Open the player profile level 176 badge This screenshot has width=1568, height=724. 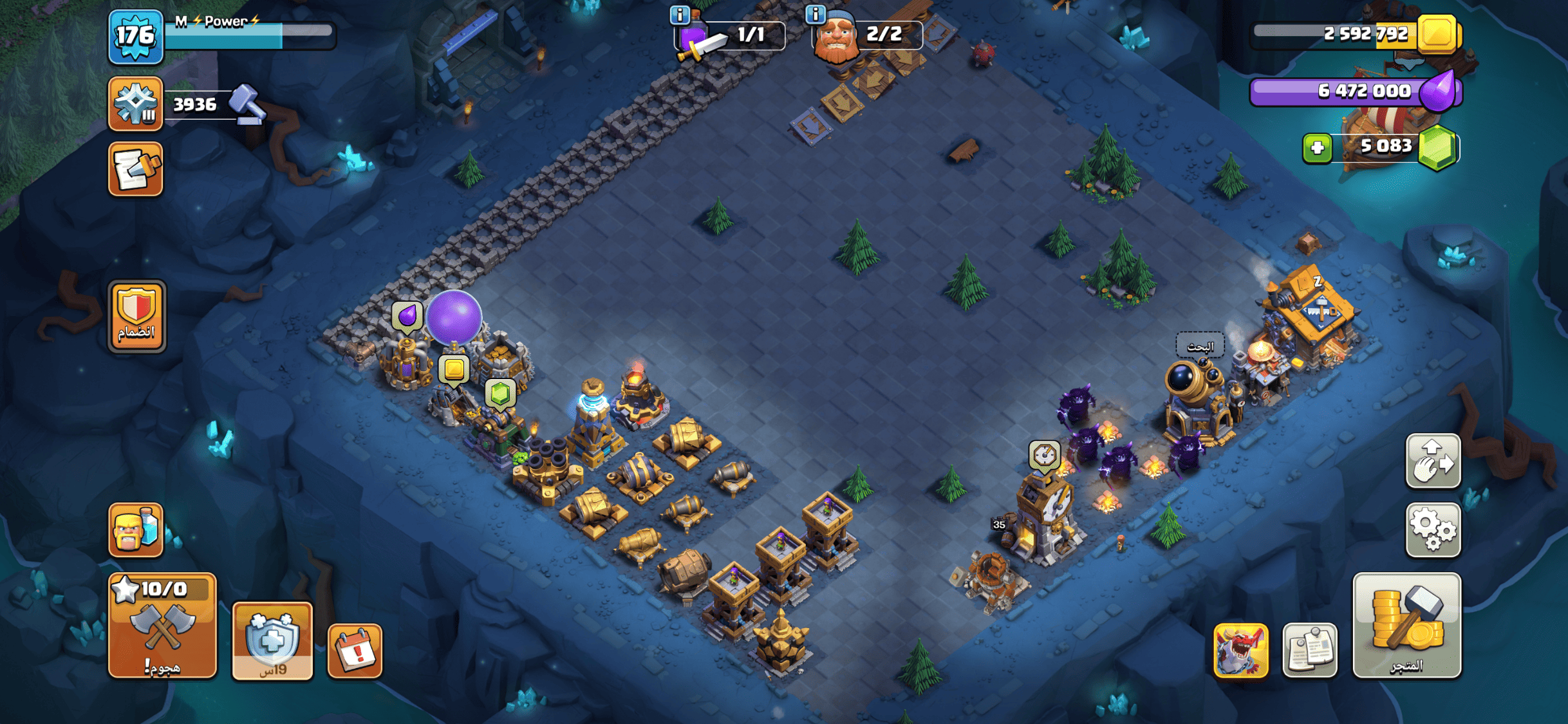point(135,36)
